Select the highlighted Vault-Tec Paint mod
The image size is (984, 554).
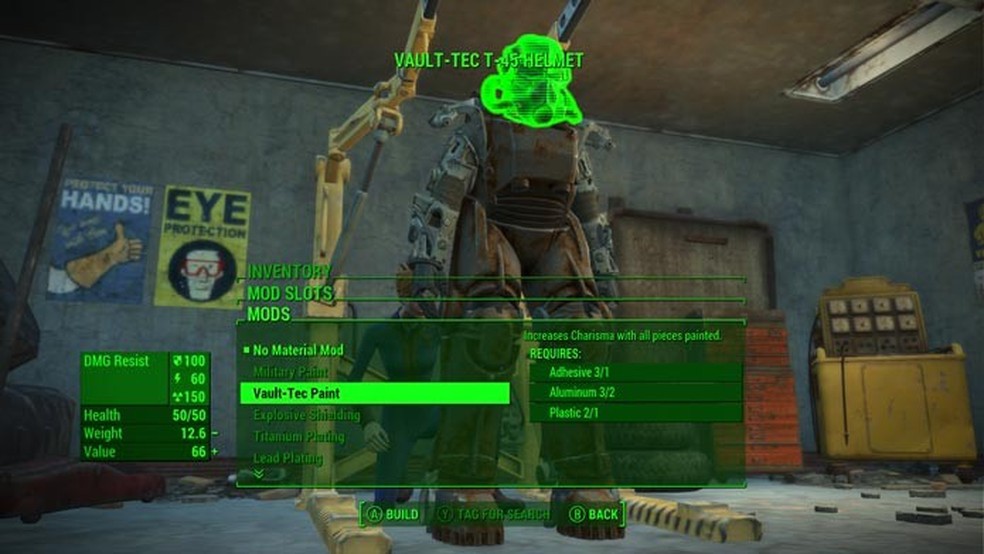374,393
